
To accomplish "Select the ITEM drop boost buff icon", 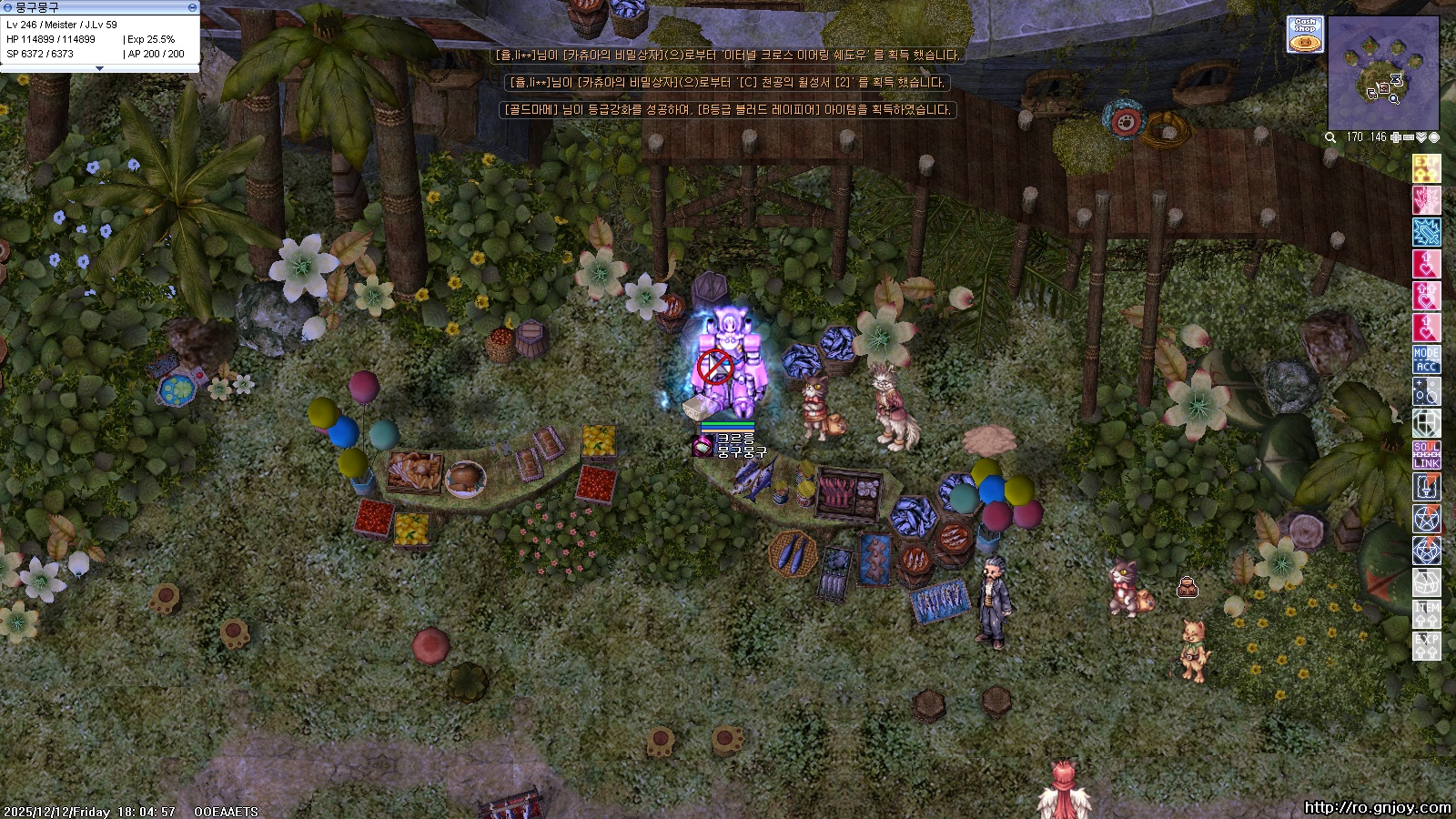I will click(x=1426, y=614).
